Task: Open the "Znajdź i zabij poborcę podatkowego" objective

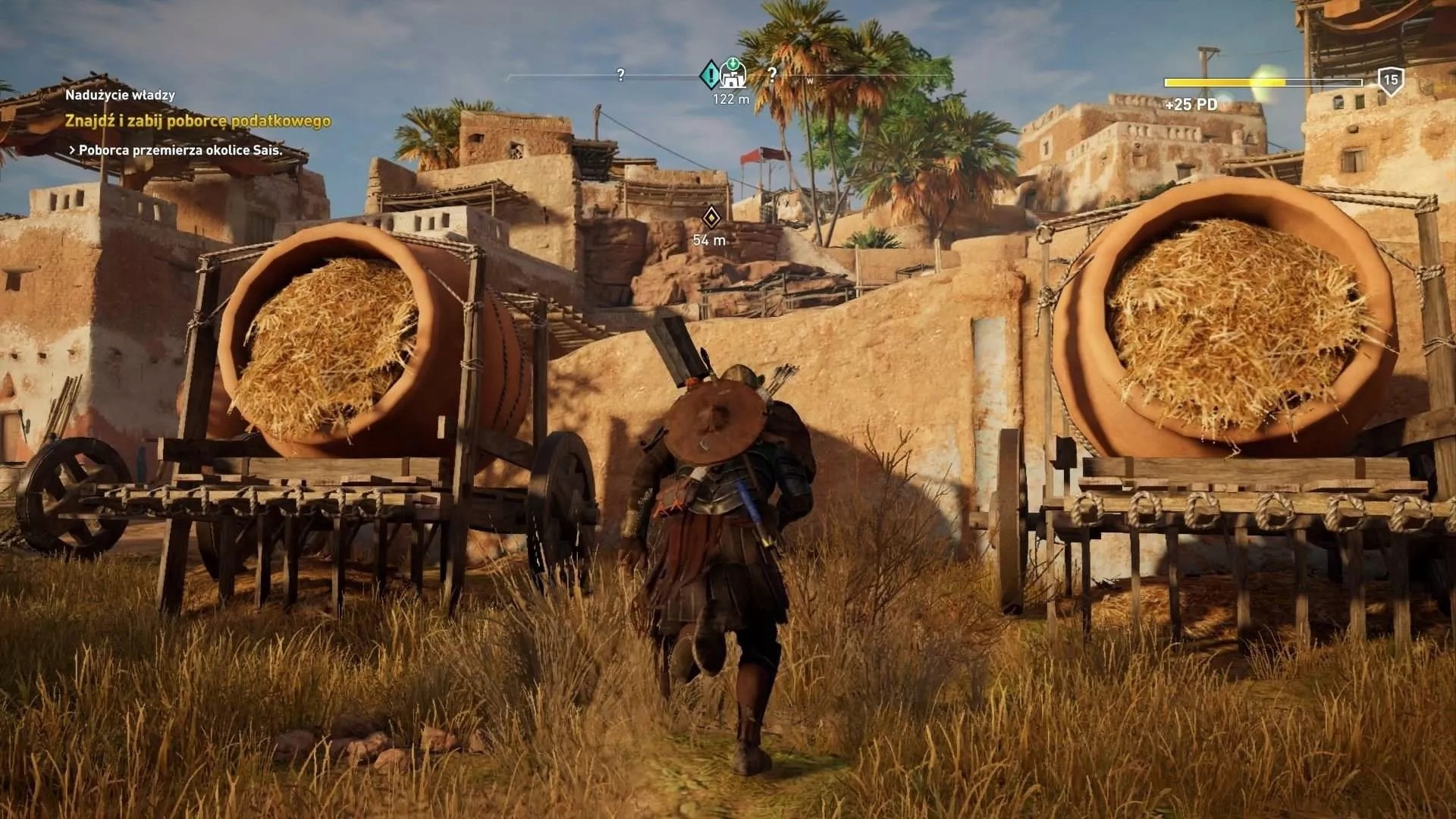Action: [197, 121]
